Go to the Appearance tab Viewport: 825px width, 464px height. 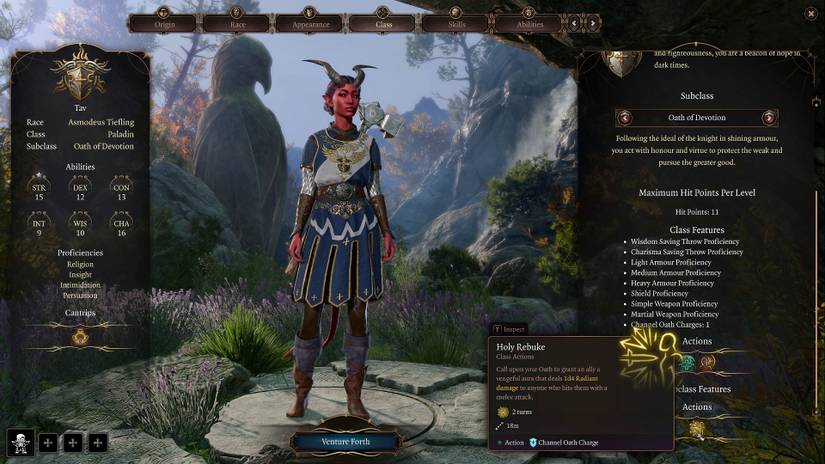click(x=310, y=23)
